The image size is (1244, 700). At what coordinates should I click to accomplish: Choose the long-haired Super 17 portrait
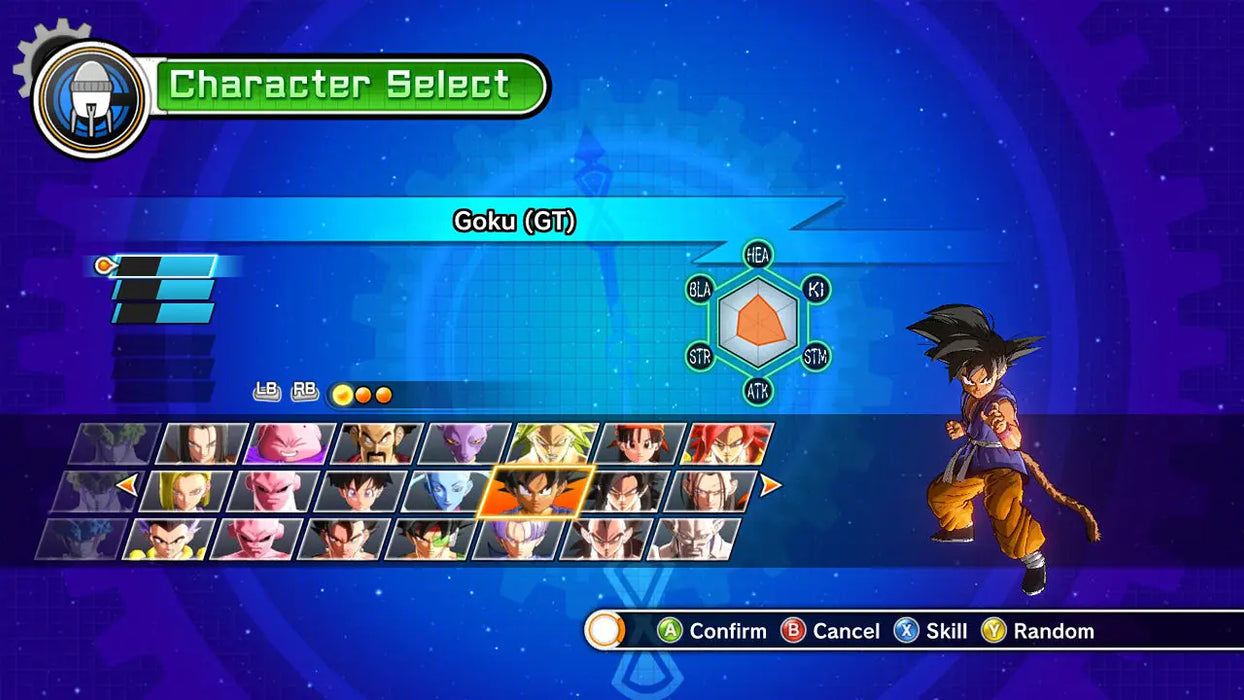[711, 491]
